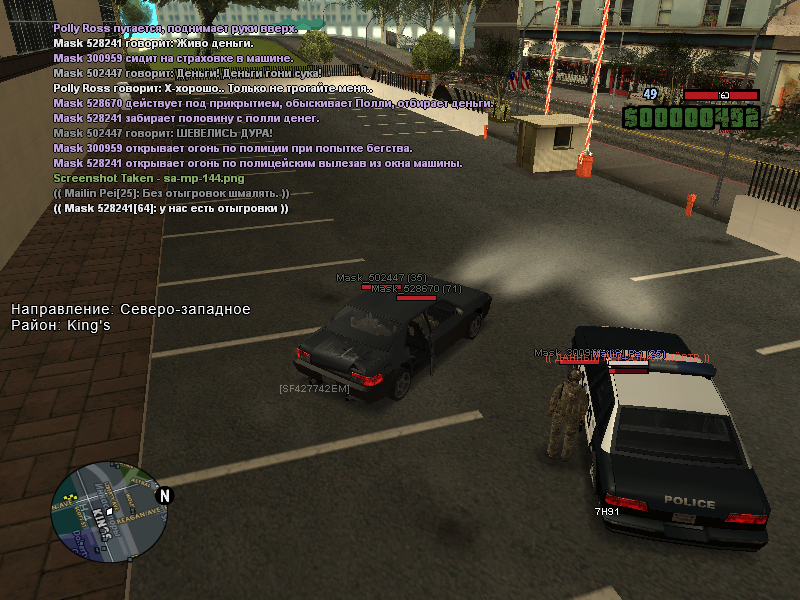Click the N north marker on the minimap
The height and width of the screenshot is (600, 800).
[x=166, y=495]
